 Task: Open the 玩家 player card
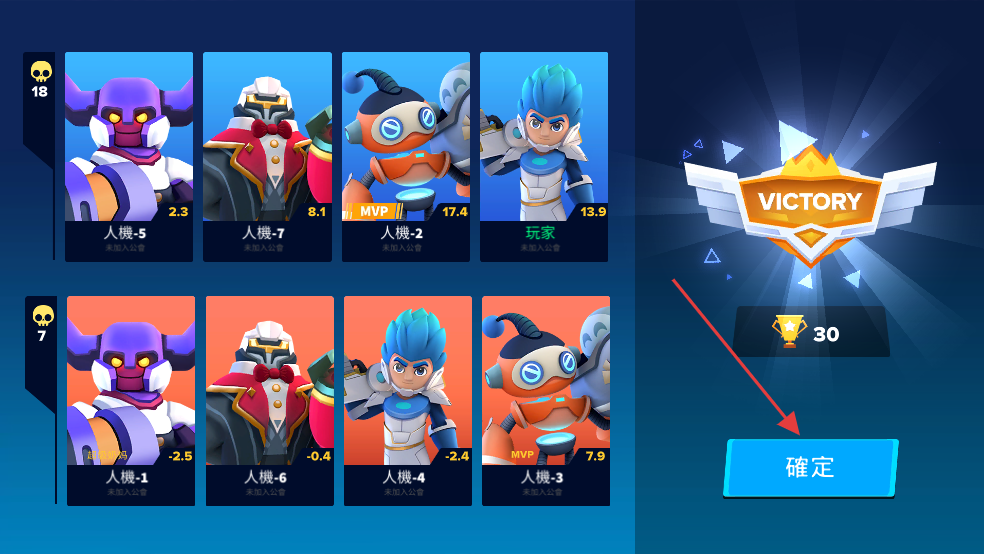(x=544, y=157)
